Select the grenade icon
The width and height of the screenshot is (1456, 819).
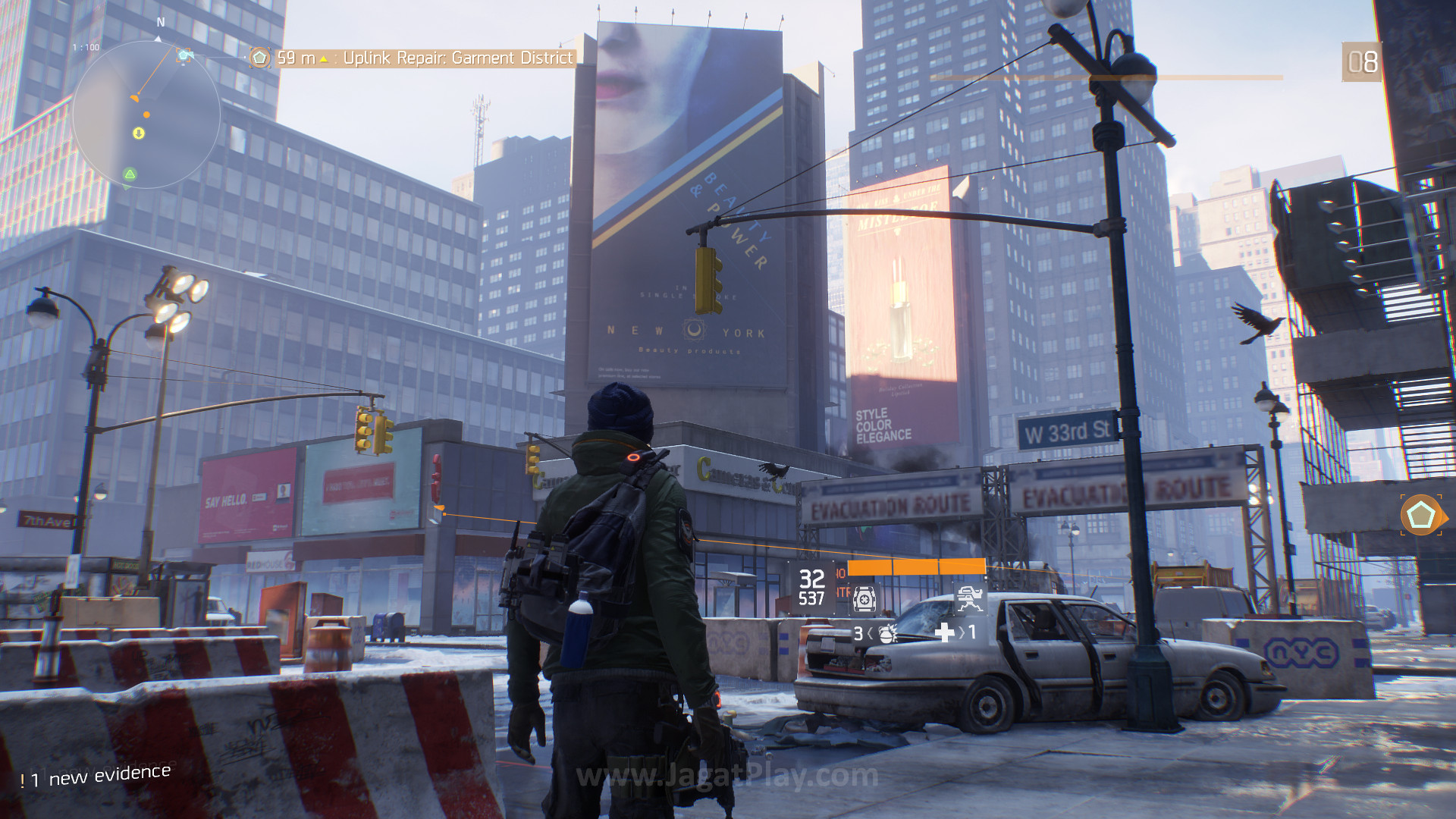(886, 633)
